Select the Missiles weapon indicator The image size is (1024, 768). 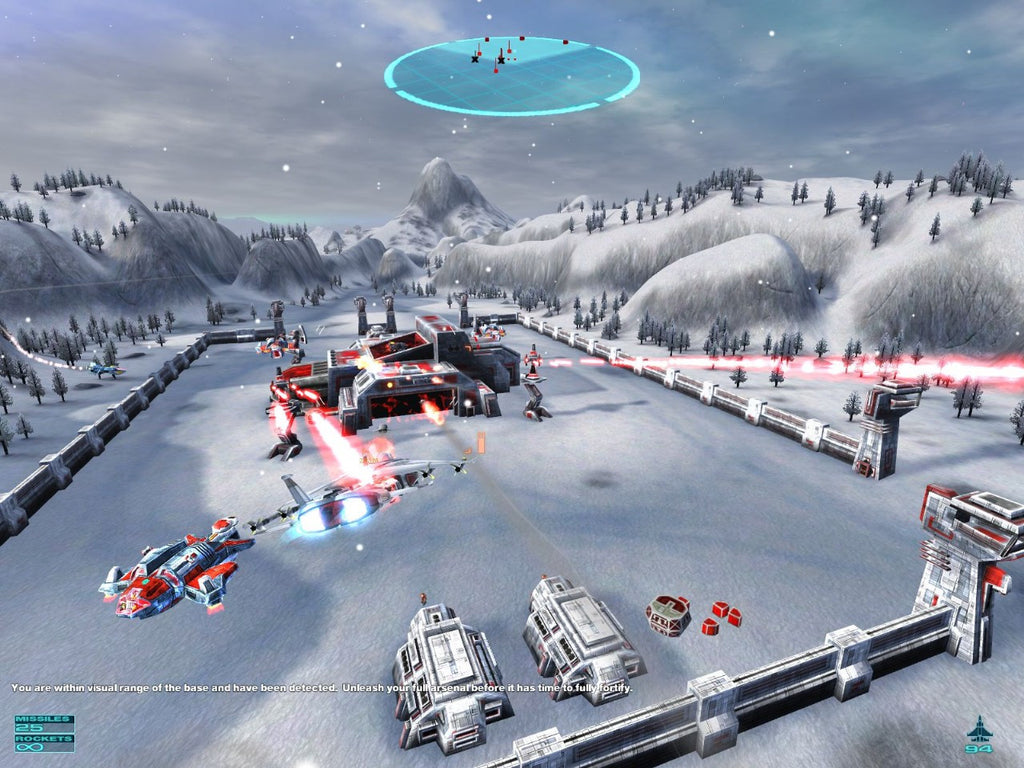pyautogui.click(x=43, y=723)
